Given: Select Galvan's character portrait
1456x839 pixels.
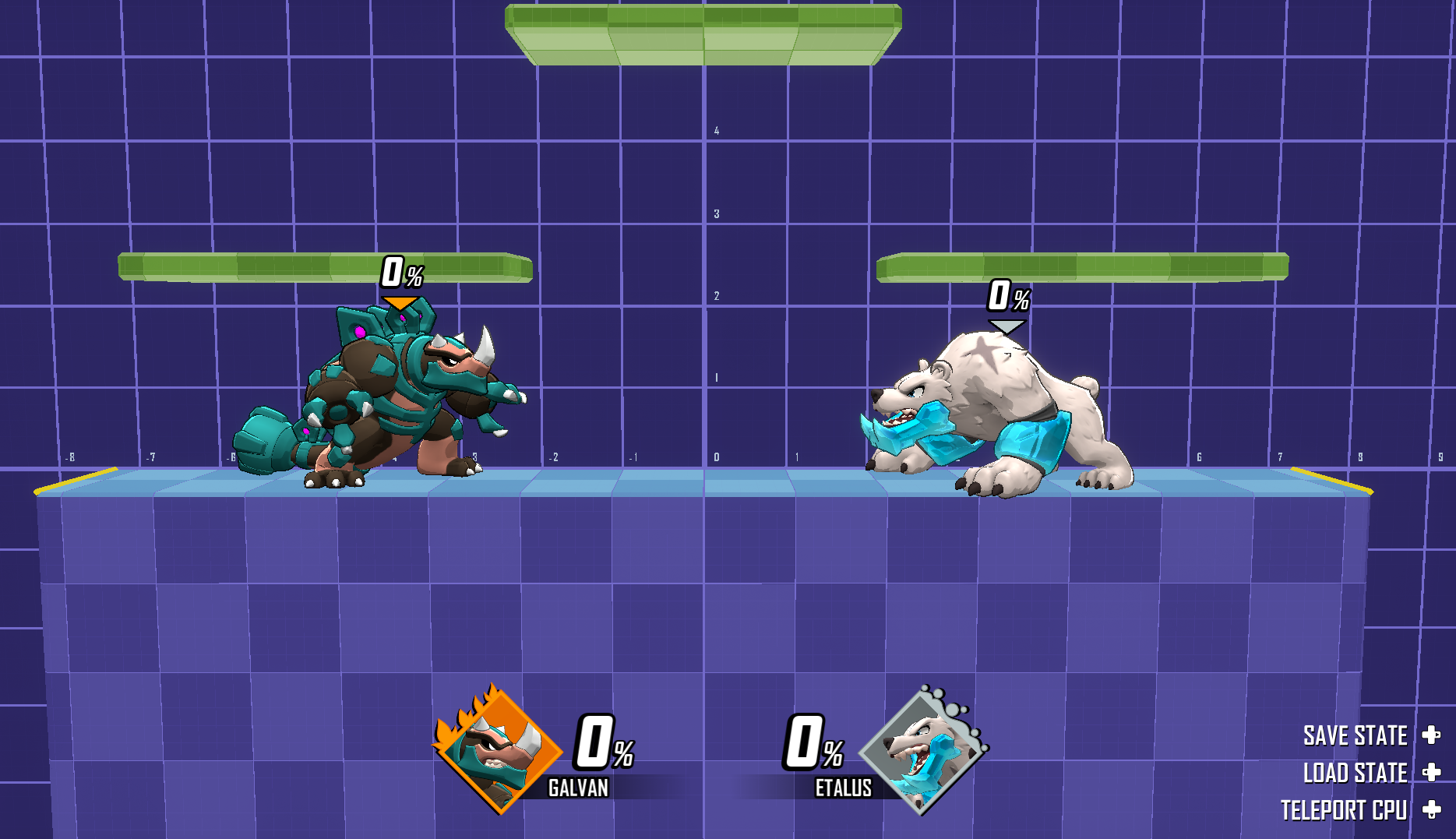Looking at the screenshot, I should tap(499, 751).
